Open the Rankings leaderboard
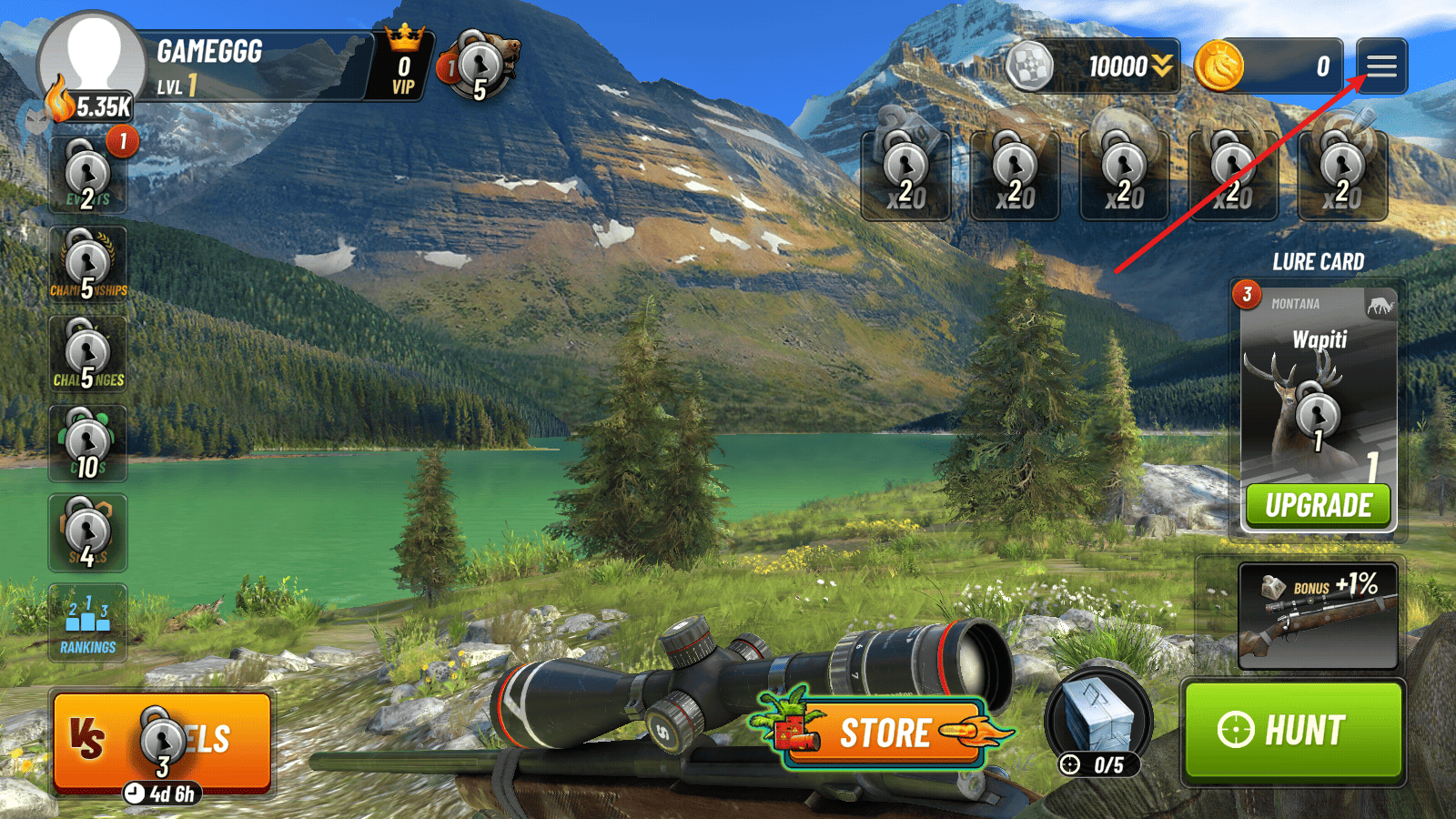This screenshot has height=819, width=1456. (87, 623)
